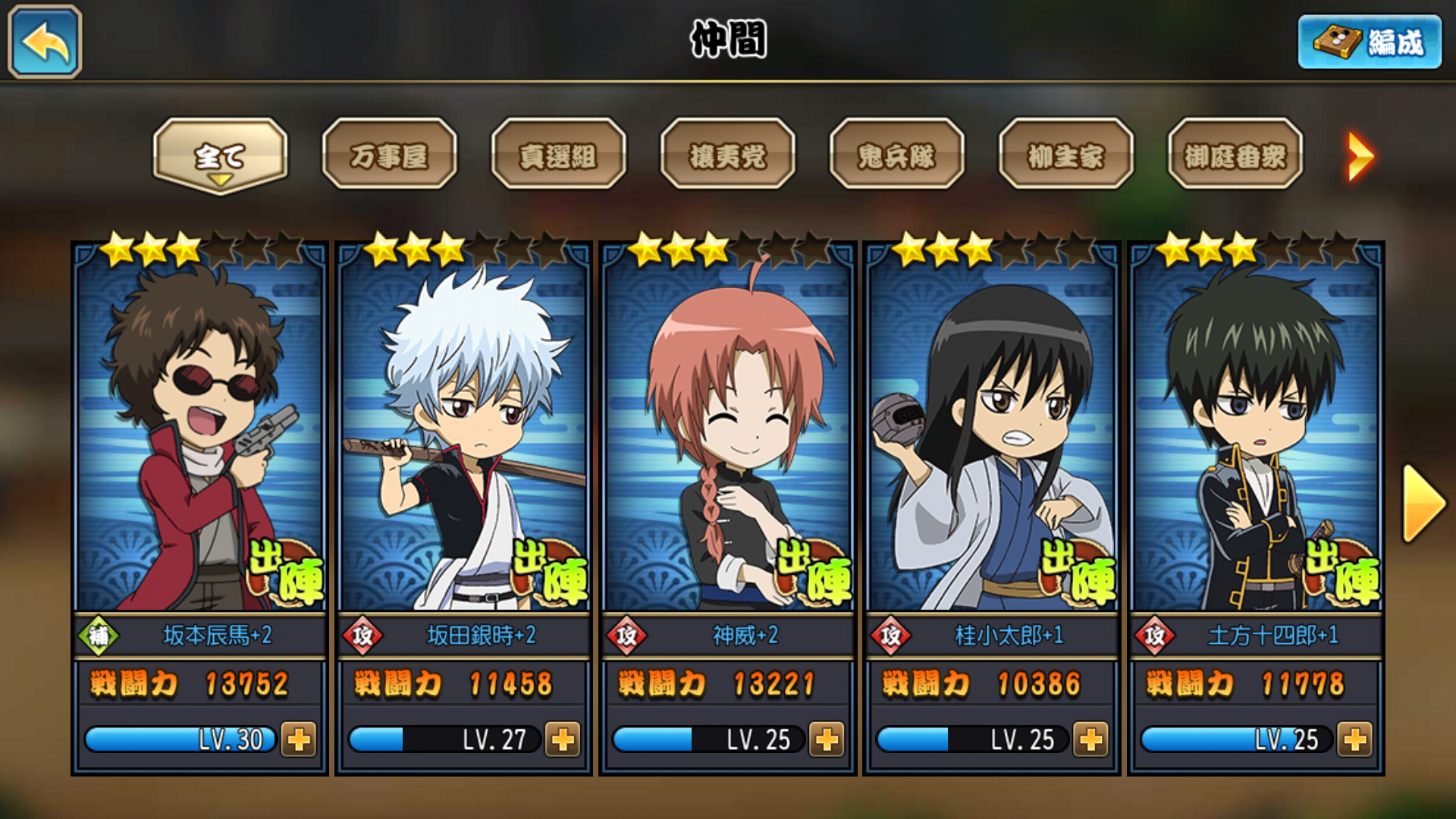Switch to the 万事屋 tab
The height and width of the screenshot is (819, 1456).
coord(389,155)
